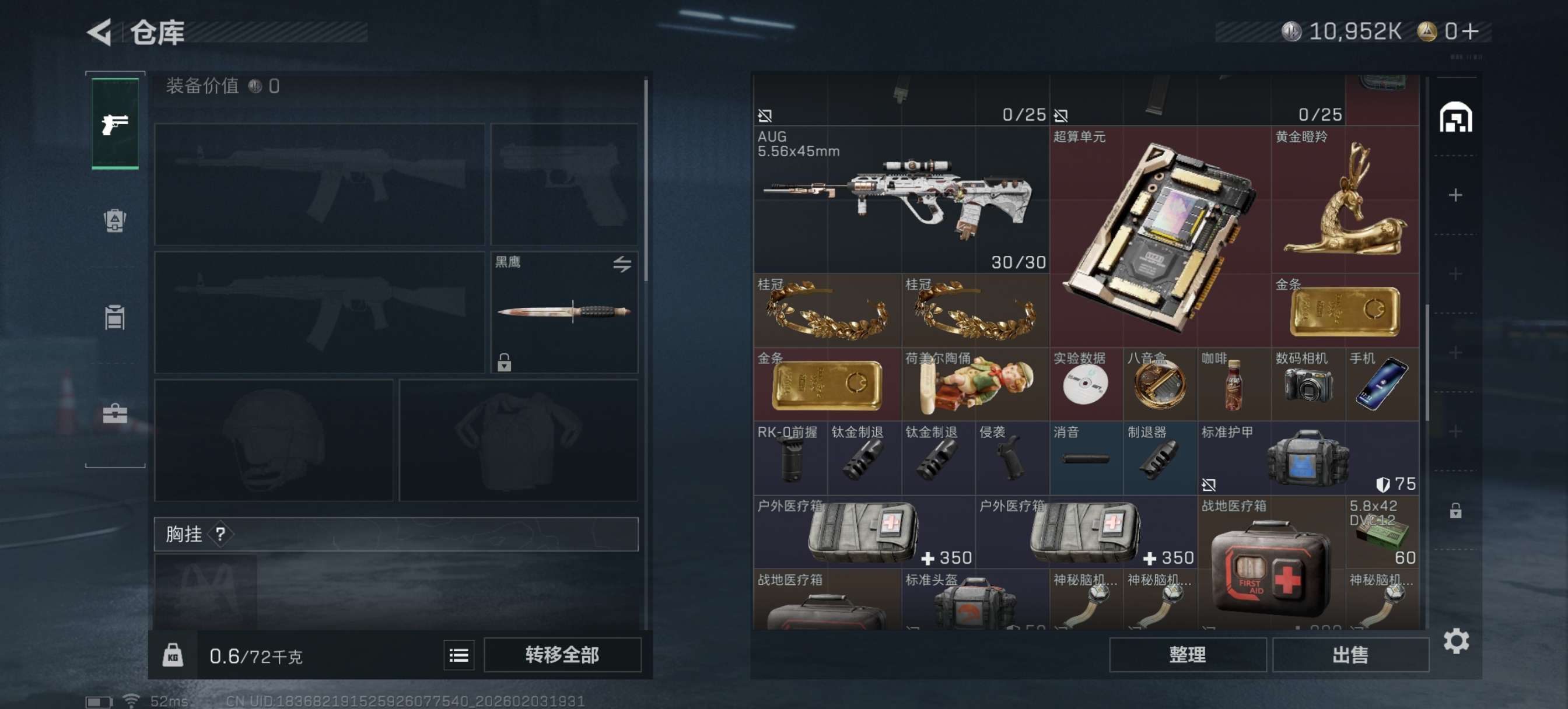
Task: Go back using the arrow beside 仓库
Action: [x=100, y=31]
